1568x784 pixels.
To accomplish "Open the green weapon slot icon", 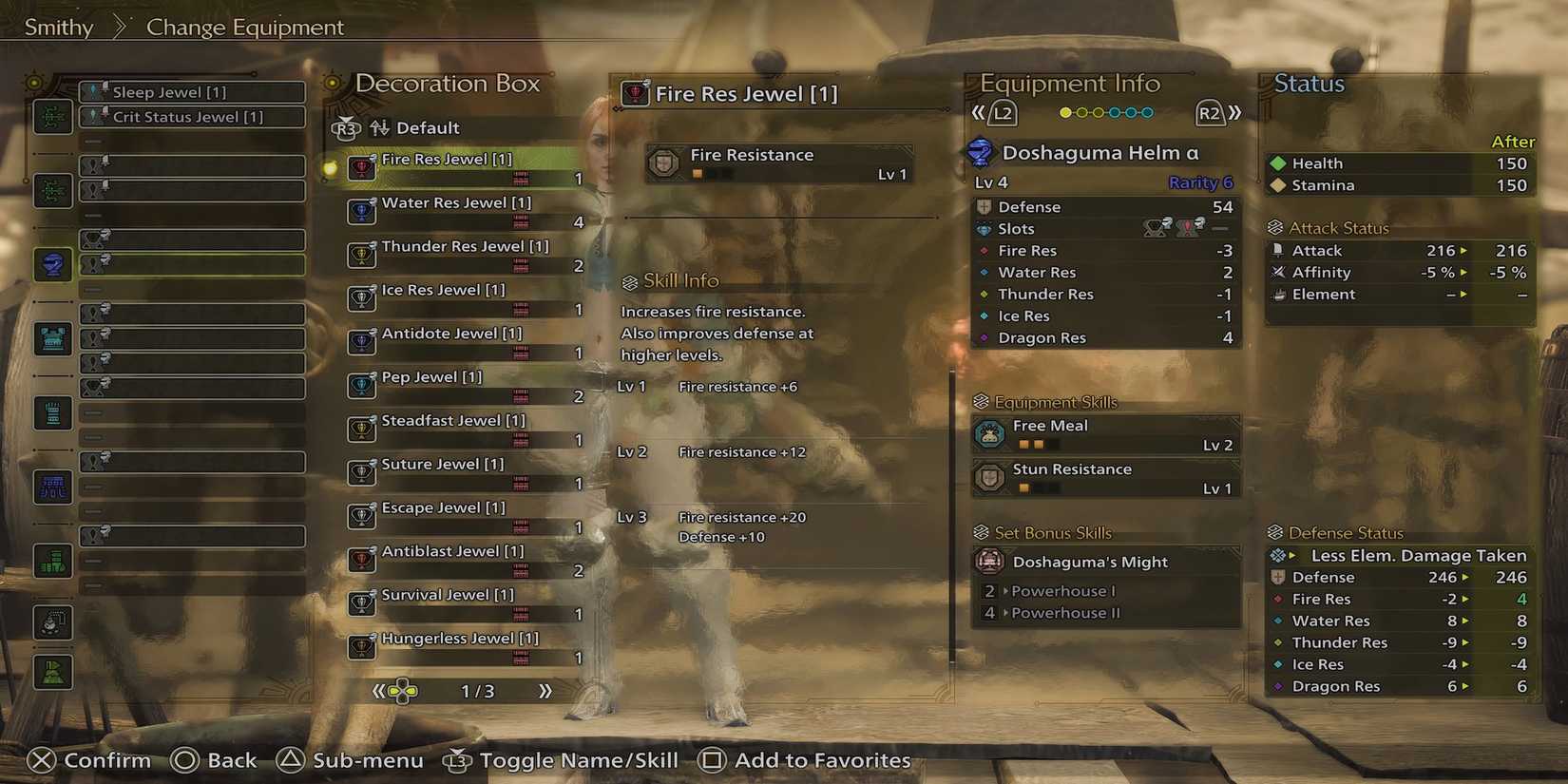I will coord(52,117).
